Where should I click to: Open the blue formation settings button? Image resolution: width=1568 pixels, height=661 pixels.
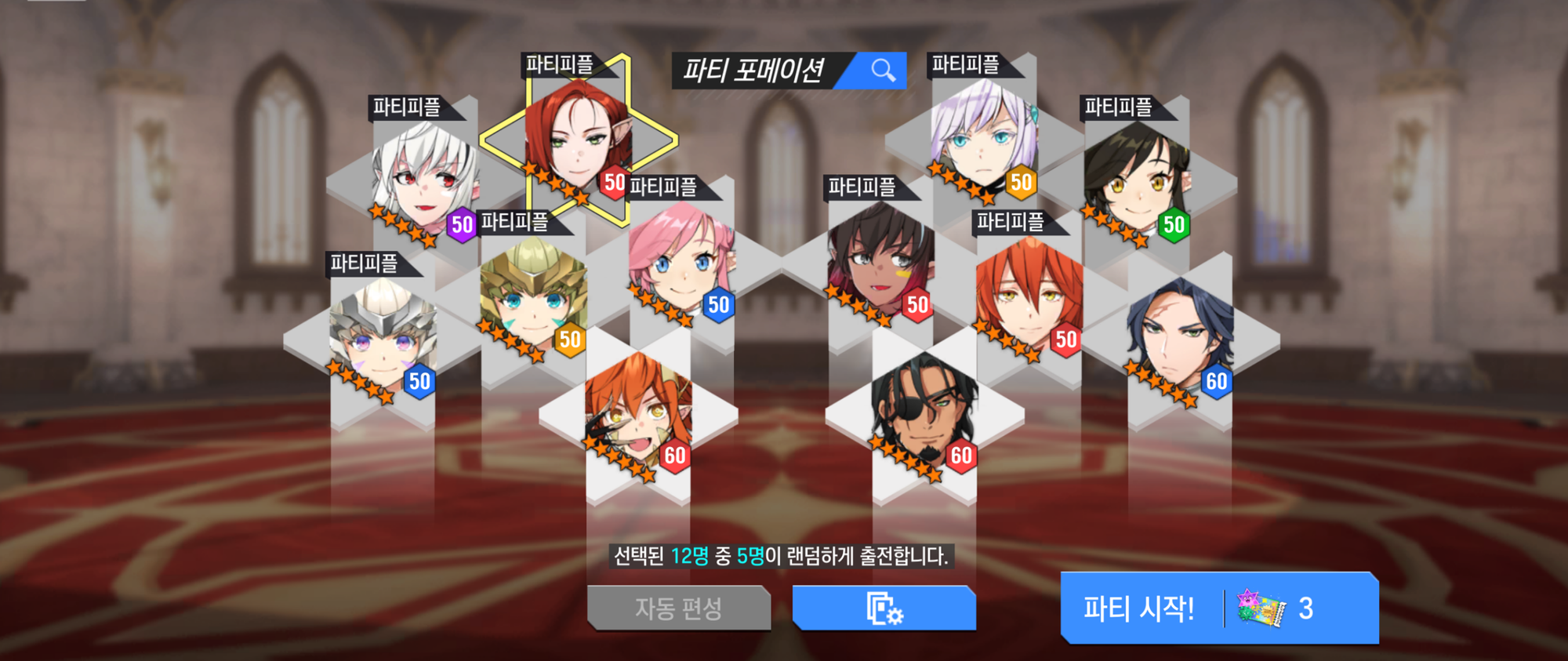[x=884, y=608]
